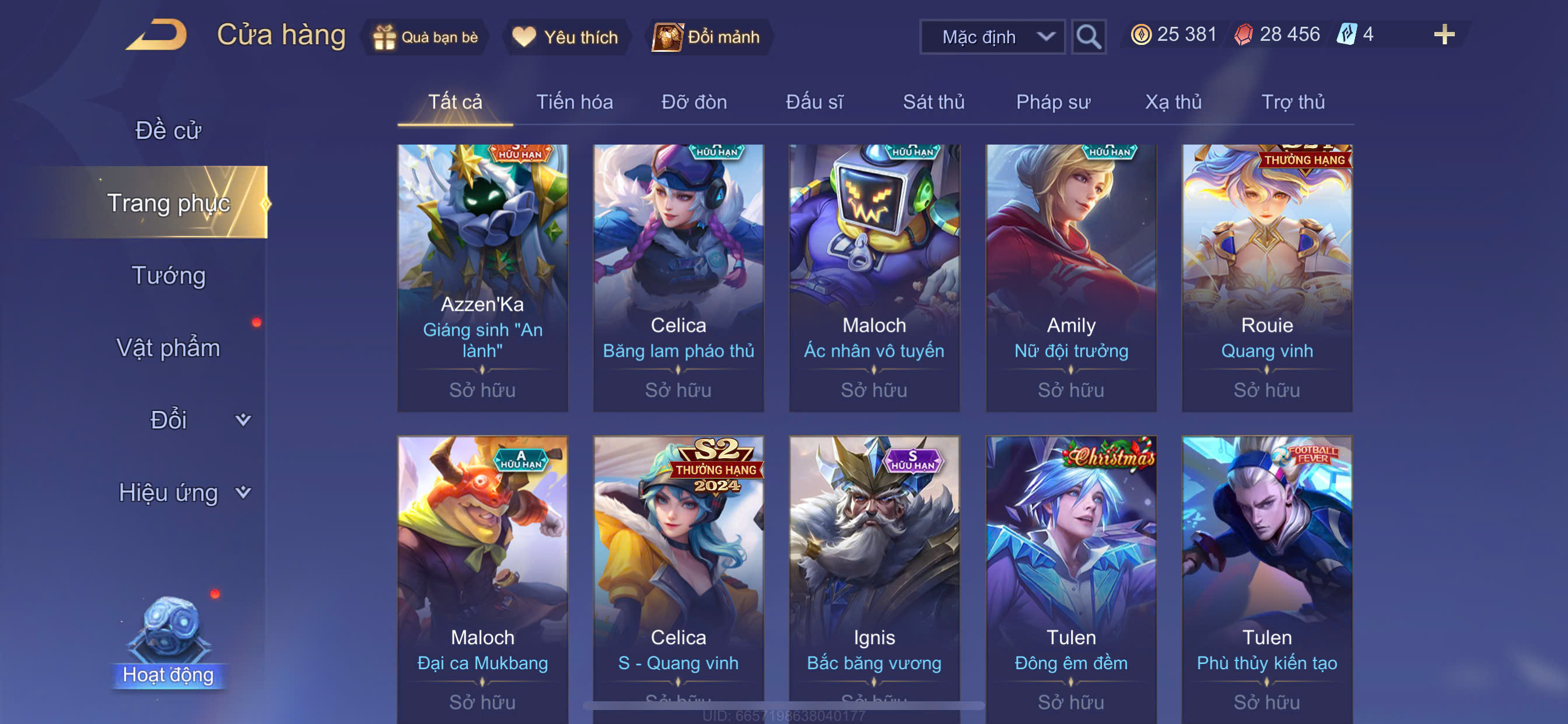Click the magnifying glass search button
This screenshot has width=1568, height=724.
point(1088,37)
